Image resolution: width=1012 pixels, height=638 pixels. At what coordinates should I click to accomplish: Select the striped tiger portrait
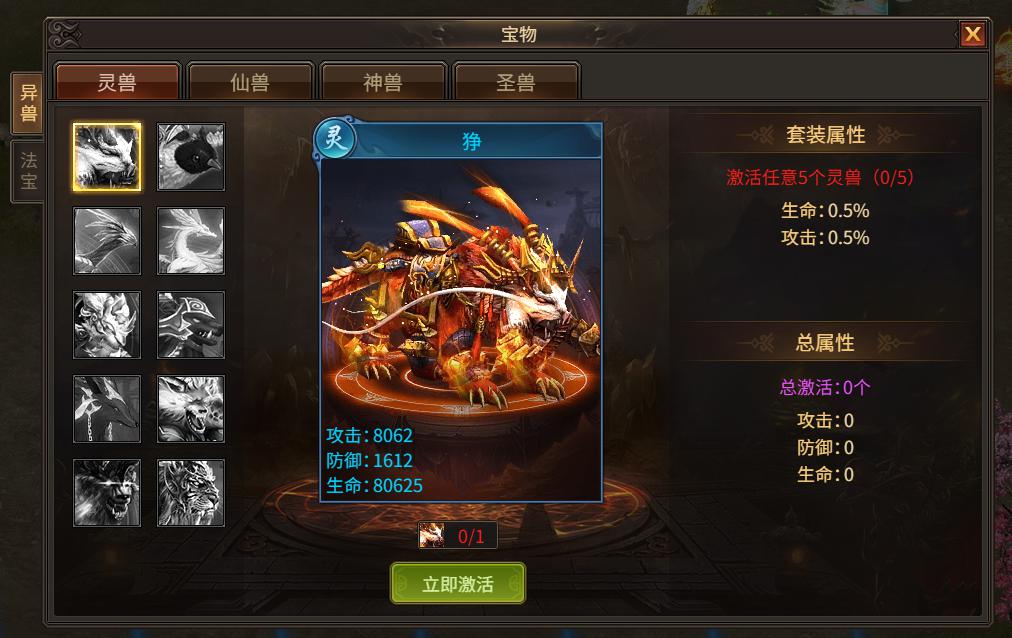coord(191,493)
